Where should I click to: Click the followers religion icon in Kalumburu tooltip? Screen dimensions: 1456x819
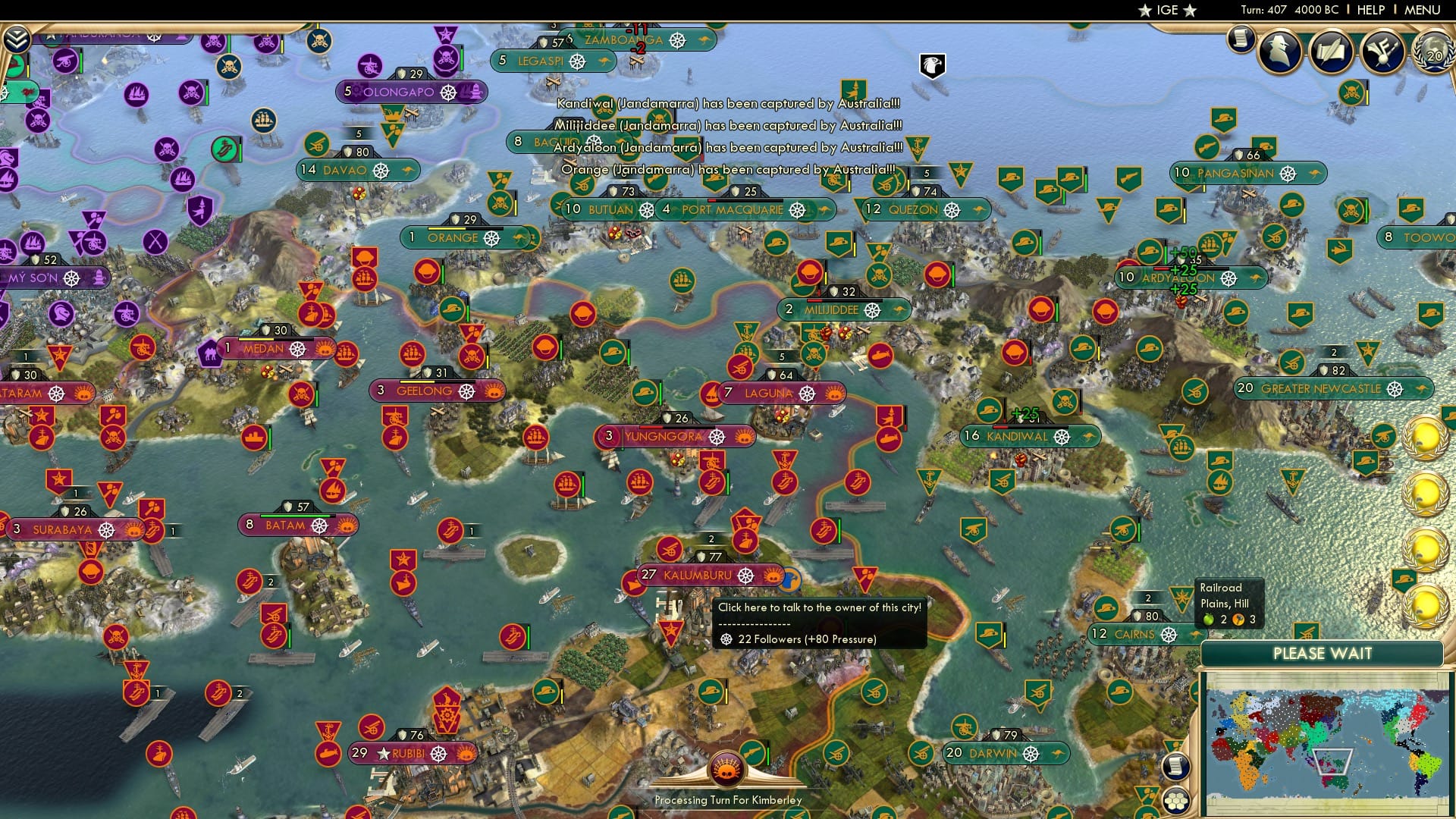[726, 641]
